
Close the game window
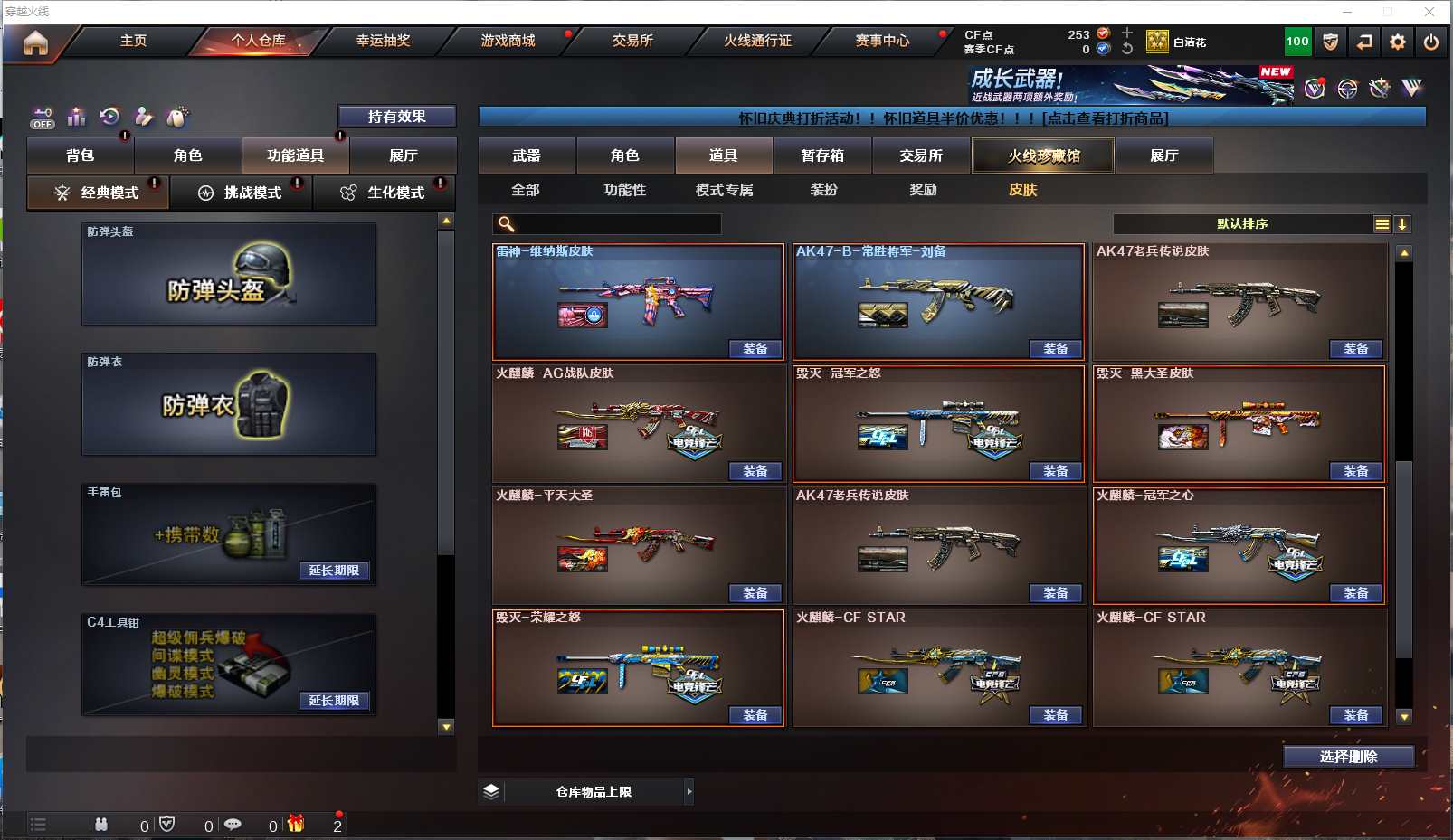point(1429,12)
